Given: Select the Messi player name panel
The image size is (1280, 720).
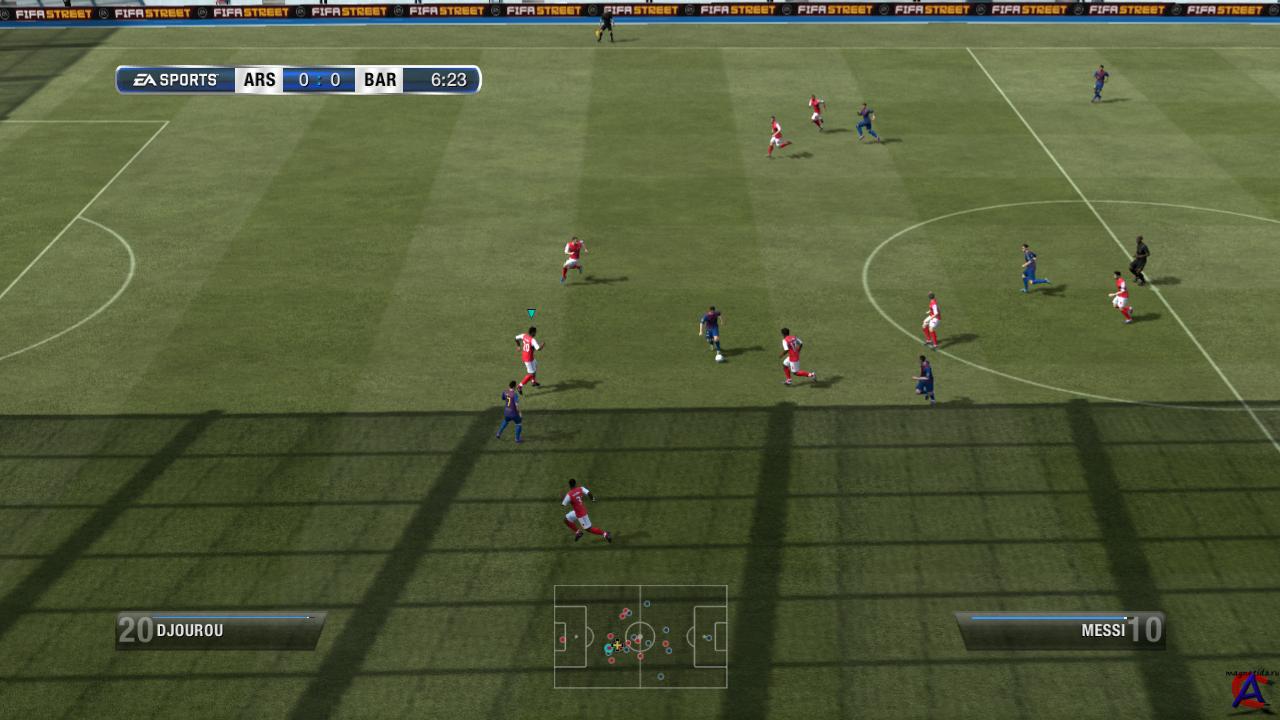Looking at the screenshot, I should [x=1061, y=630].
